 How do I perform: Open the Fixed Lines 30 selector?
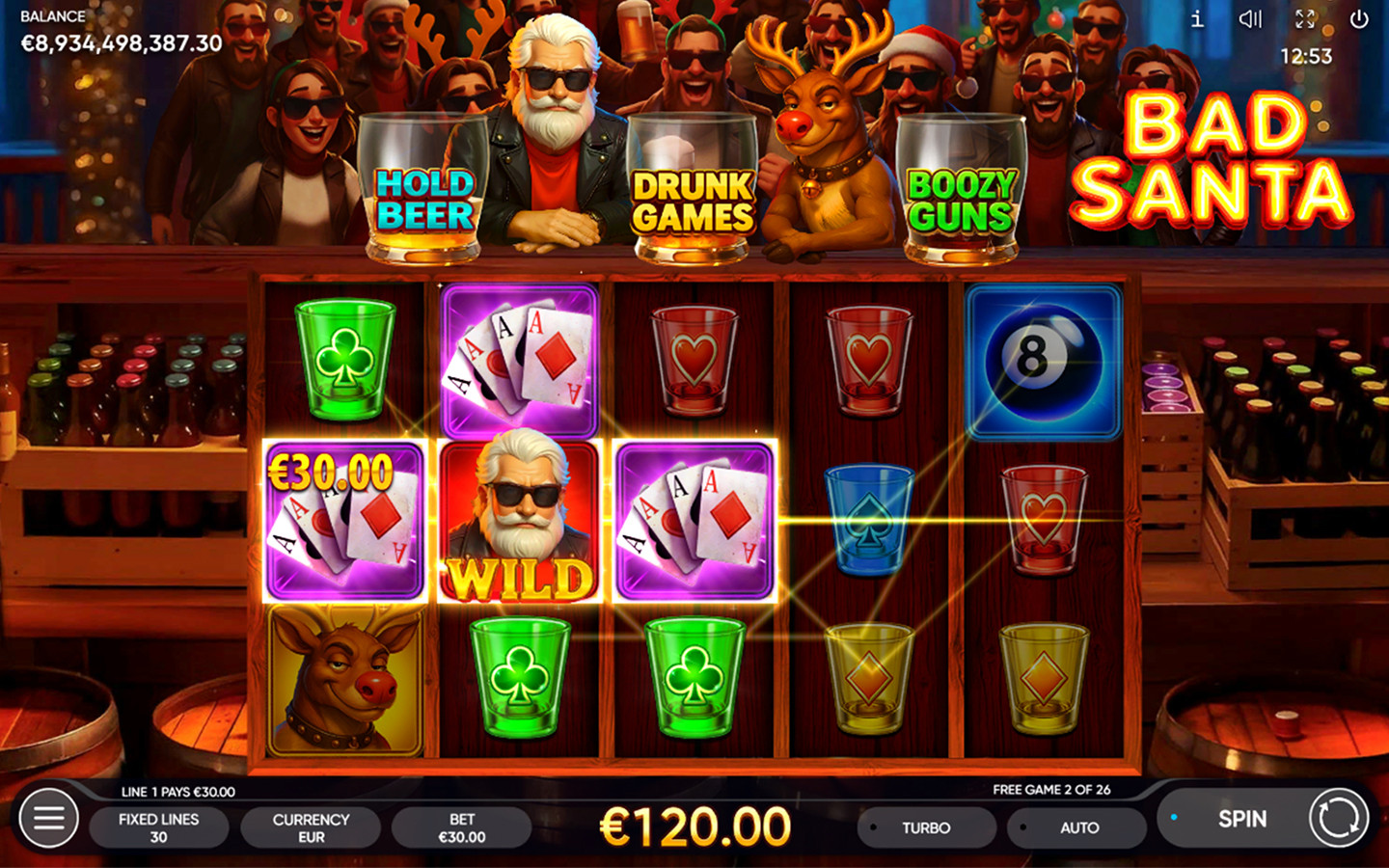[159, 827]
